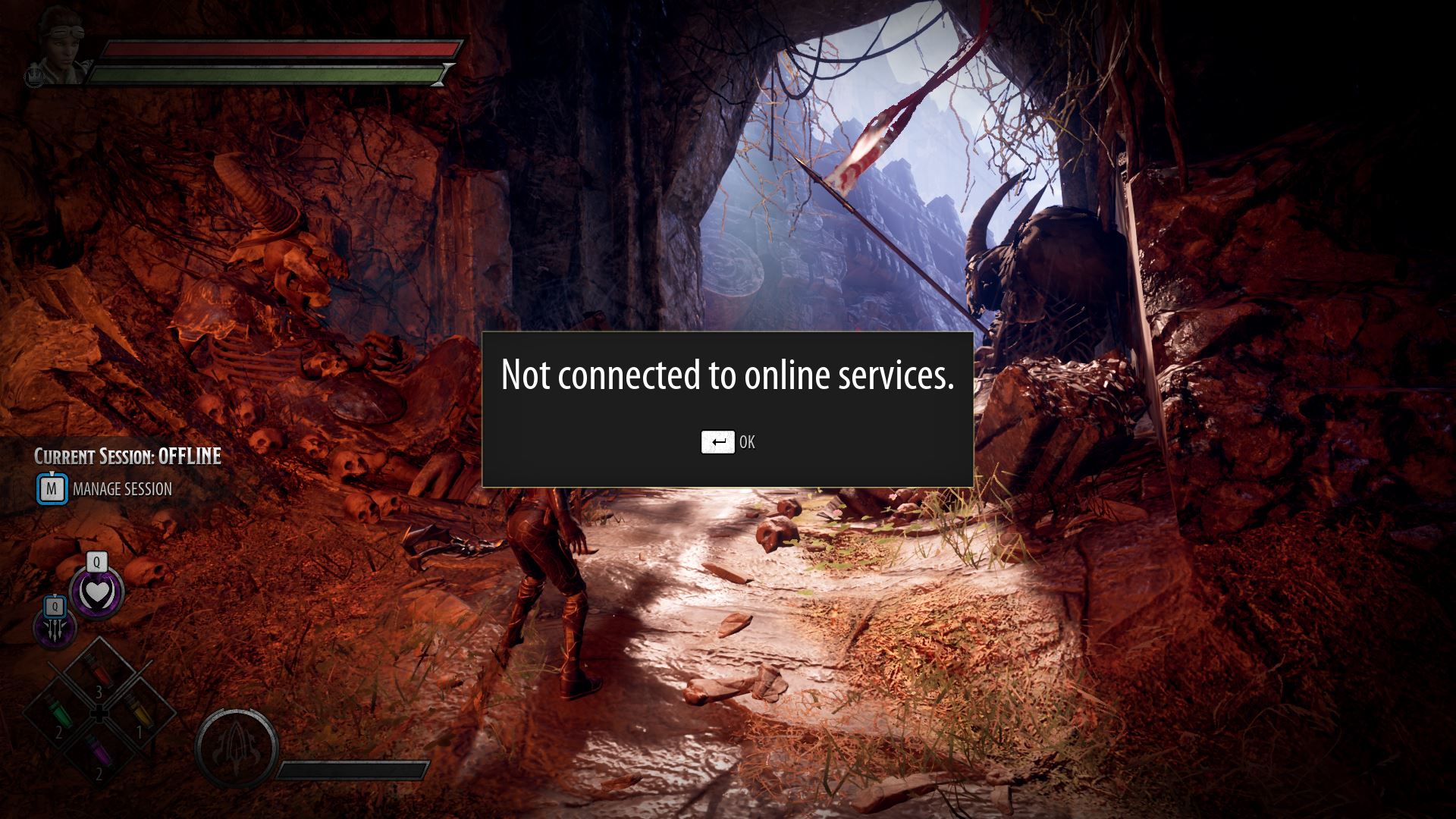Click the plus cross at the potion diamond center
The image size is (1456, 819).
pos(99,713)
